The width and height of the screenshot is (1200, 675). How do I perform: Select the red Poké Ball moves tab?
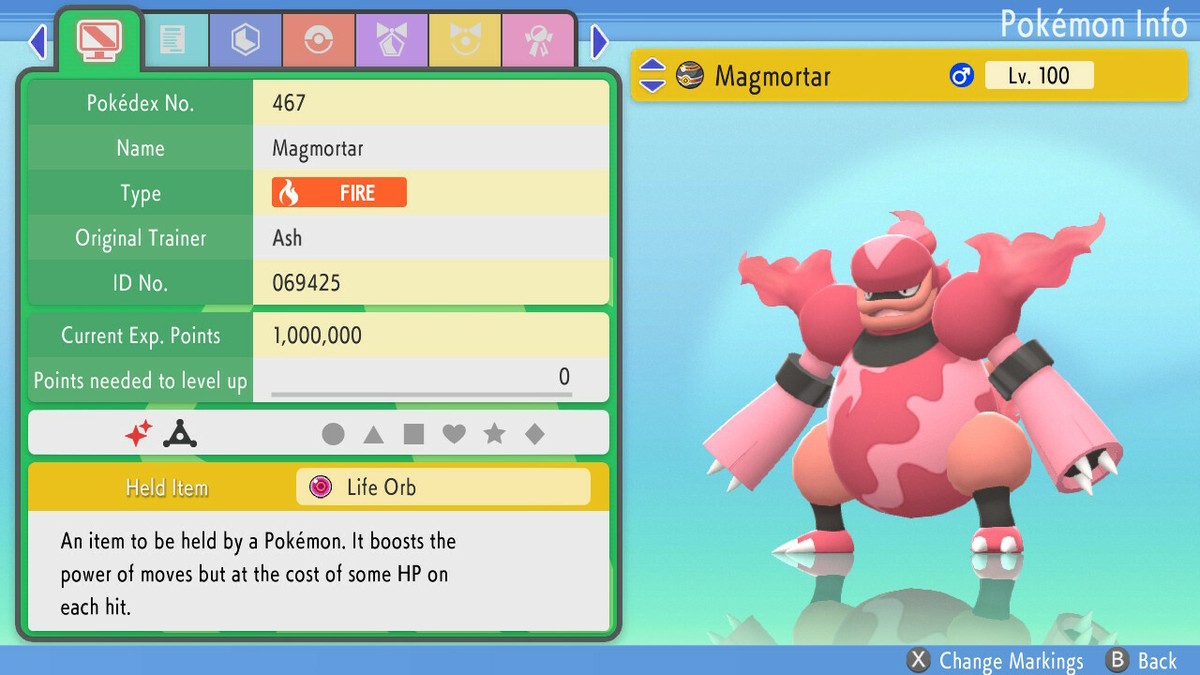(x=318, y=40)
